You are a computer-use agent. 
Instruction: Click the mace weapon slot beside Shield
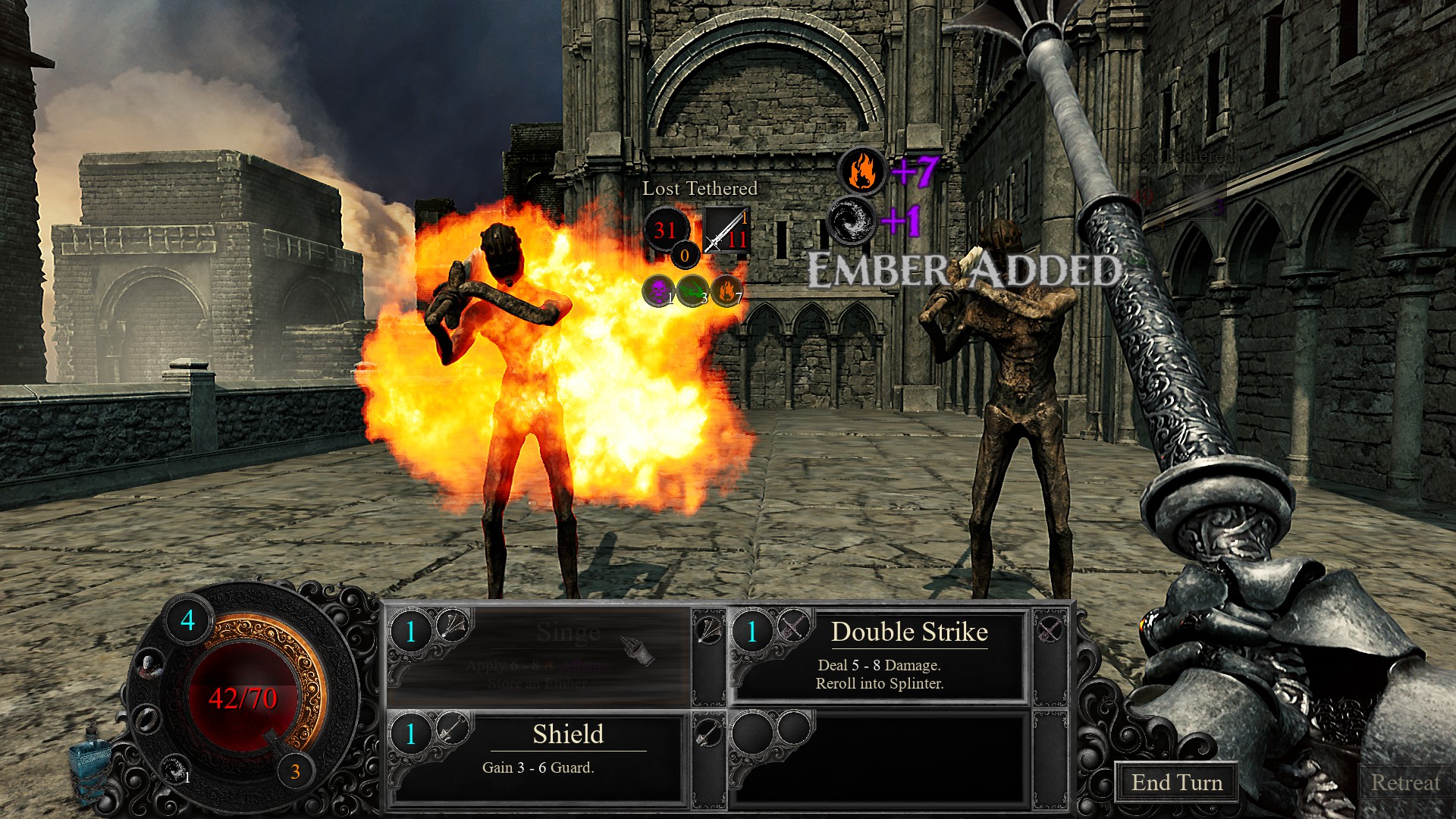pyautogui.click(x=708, y=733)
